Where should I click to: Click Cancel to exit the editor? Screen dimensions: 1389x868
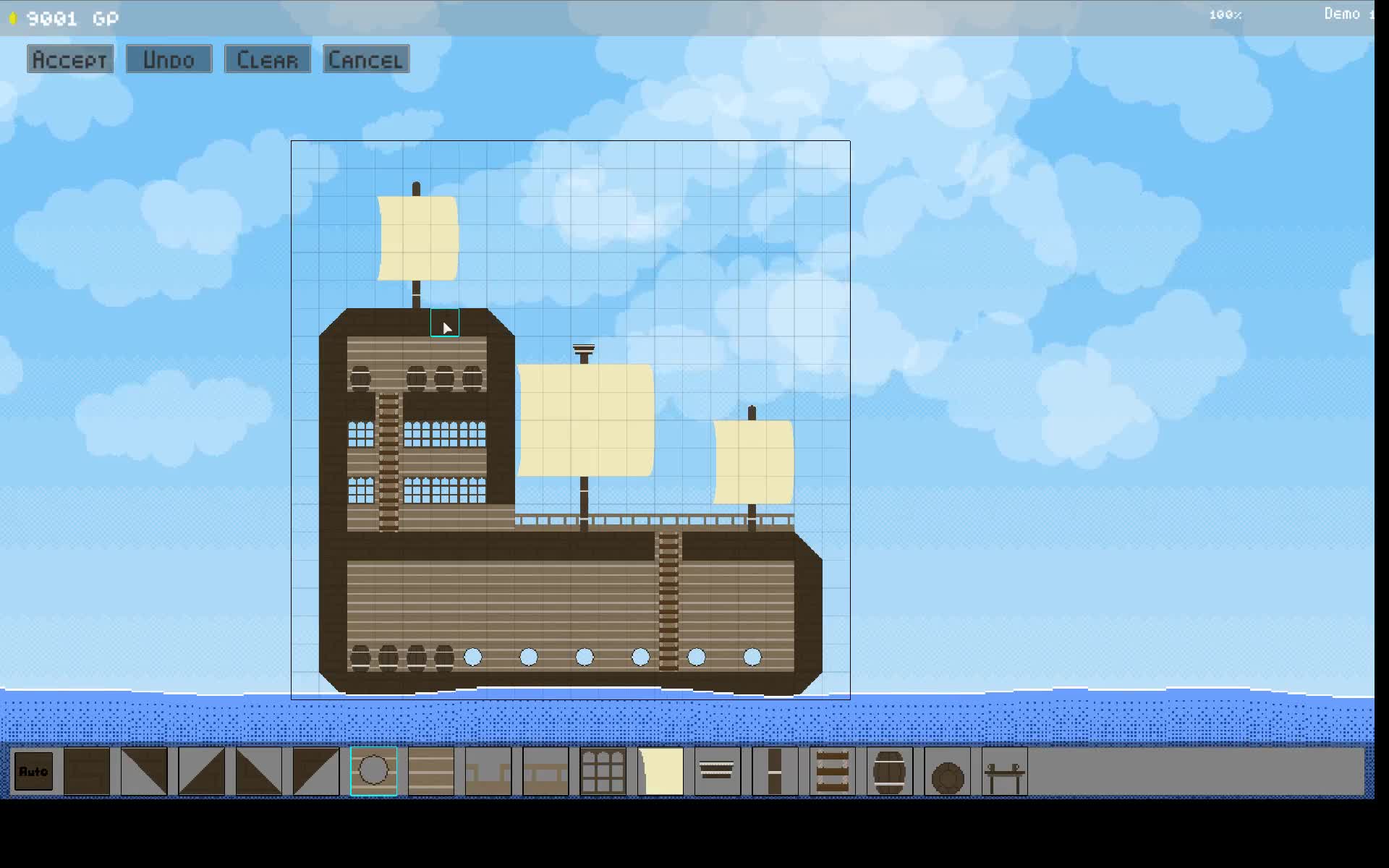(x=365, y=59)
